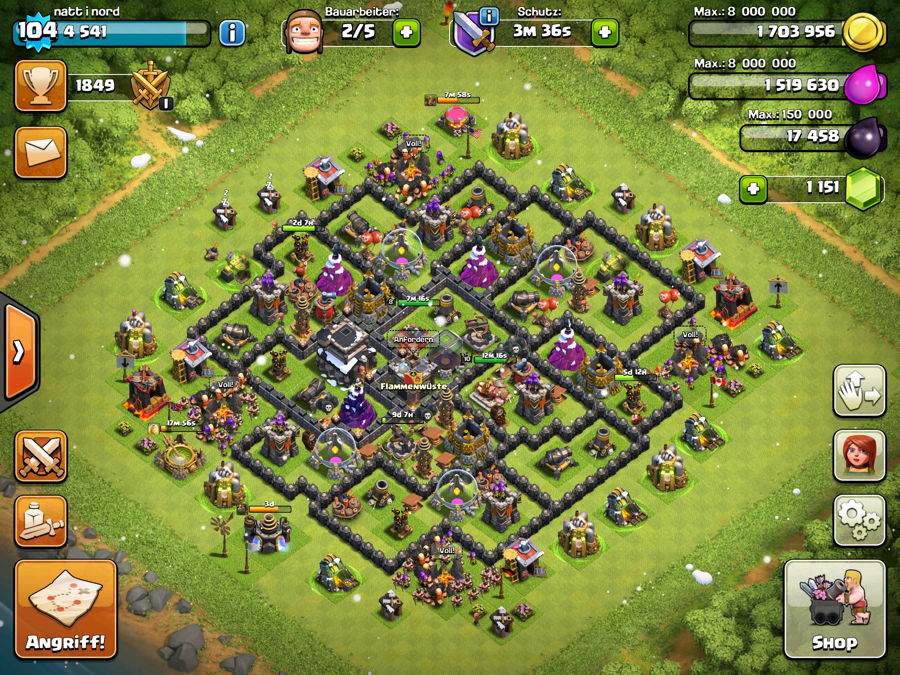The image size is (900, 675).
Task: Expand the chat panel arrow tab
Action: pyautogui.click(x=19, y=350)
